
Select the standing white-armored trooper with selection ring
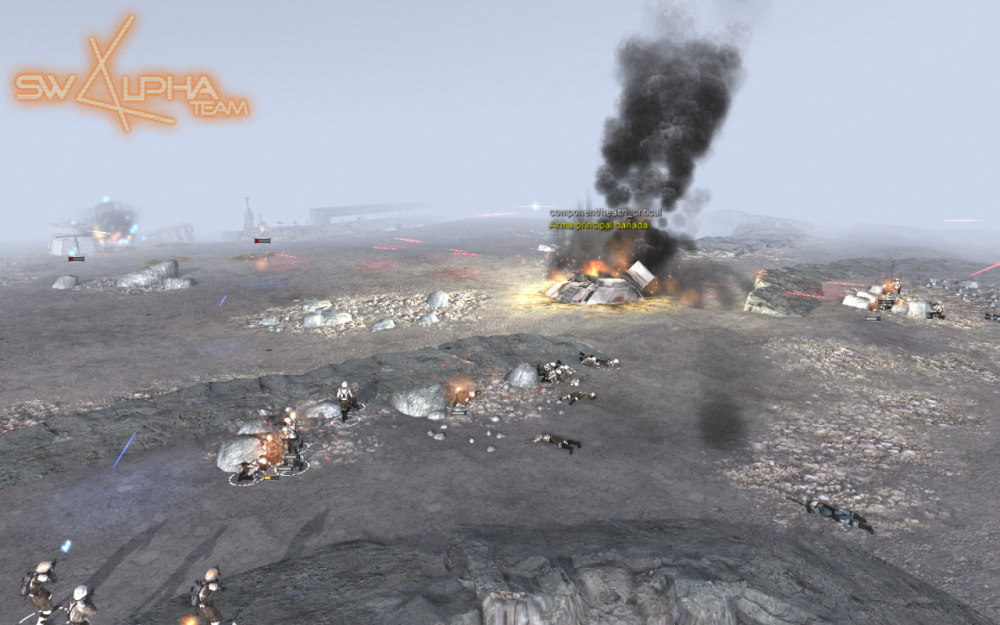pos(346,399)
